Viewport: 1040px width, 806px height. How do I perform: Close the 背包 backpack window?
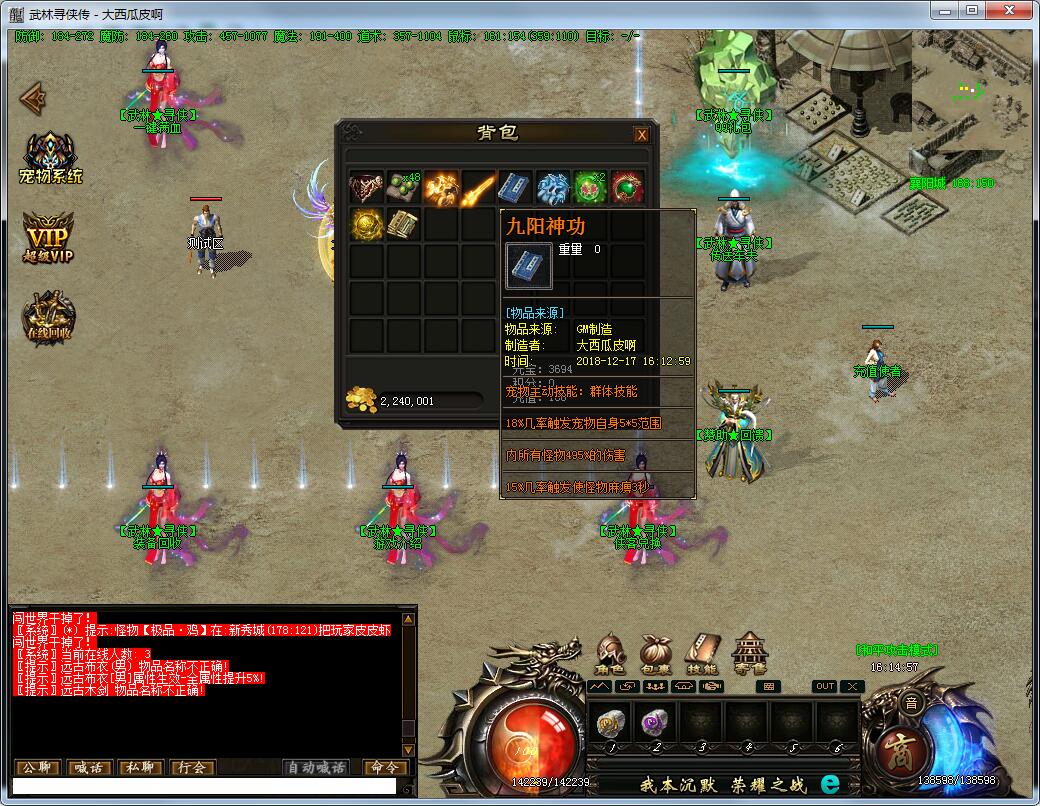click(642, 135)
